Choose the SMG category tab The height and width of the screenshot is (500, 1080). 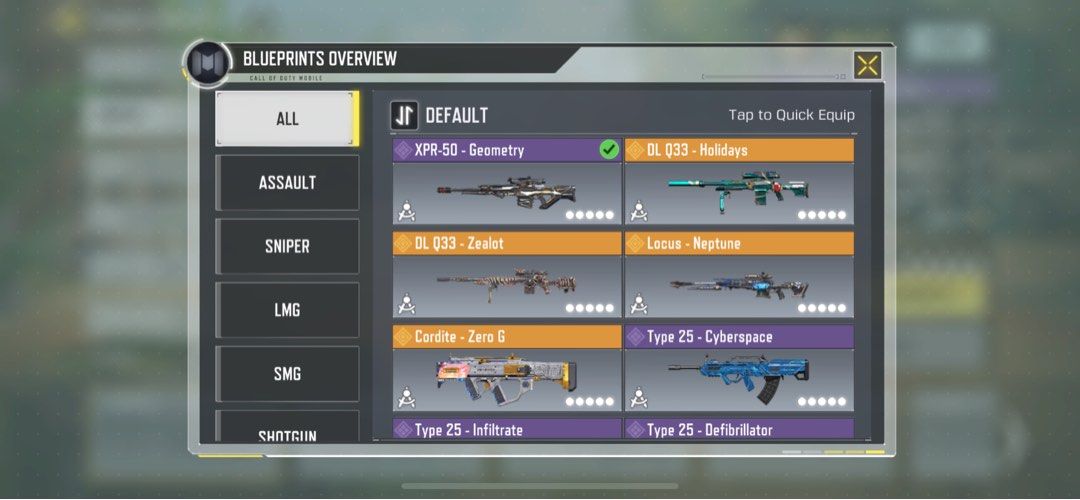point(287,375)
